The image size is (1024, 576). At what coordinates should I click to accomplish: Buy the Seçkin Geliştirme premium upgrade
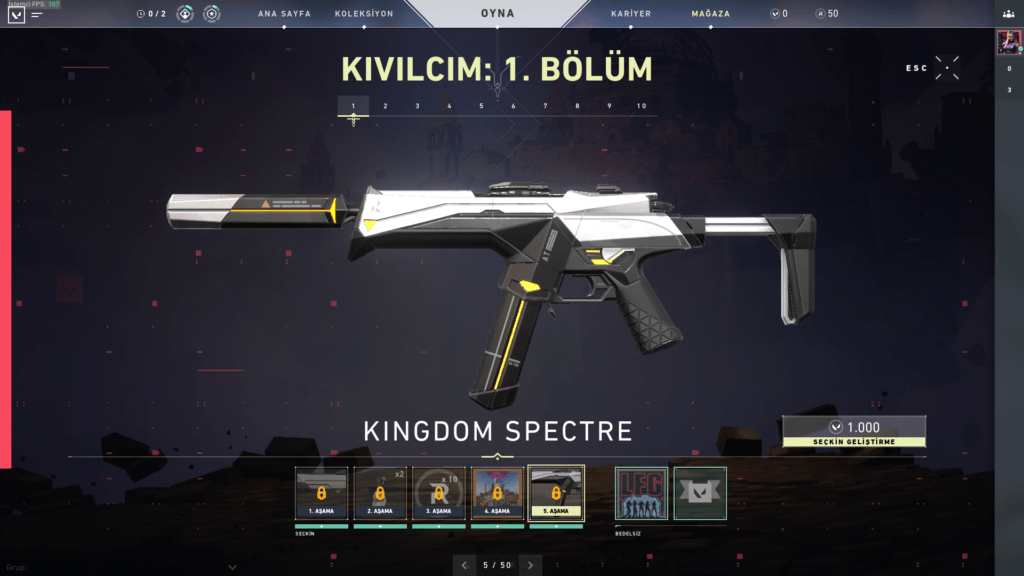pyautogui.click(x=853, y=431)
